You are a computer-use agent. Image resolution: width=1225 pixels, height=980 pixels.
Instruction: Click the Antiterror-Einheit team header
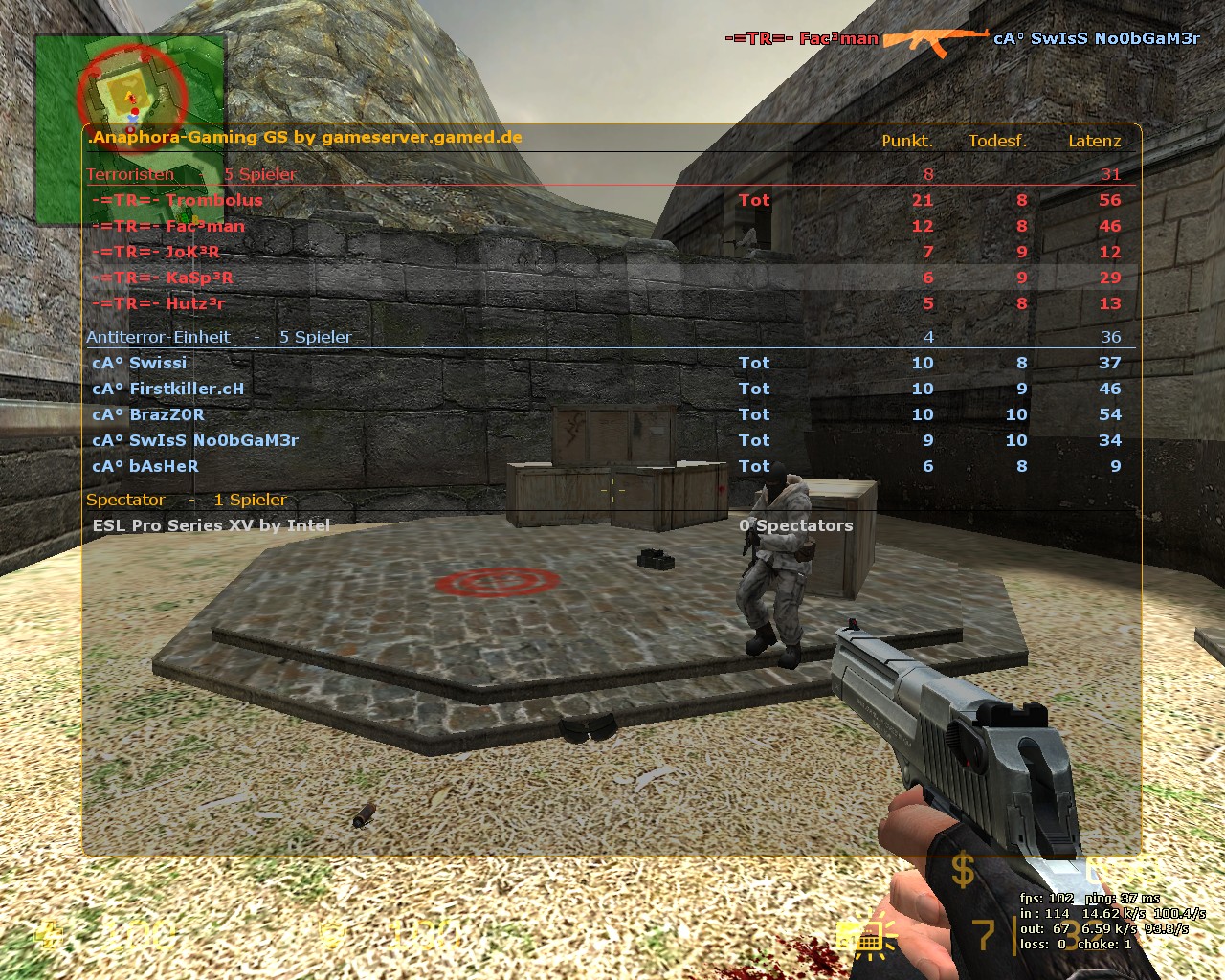tap(158, 337)
